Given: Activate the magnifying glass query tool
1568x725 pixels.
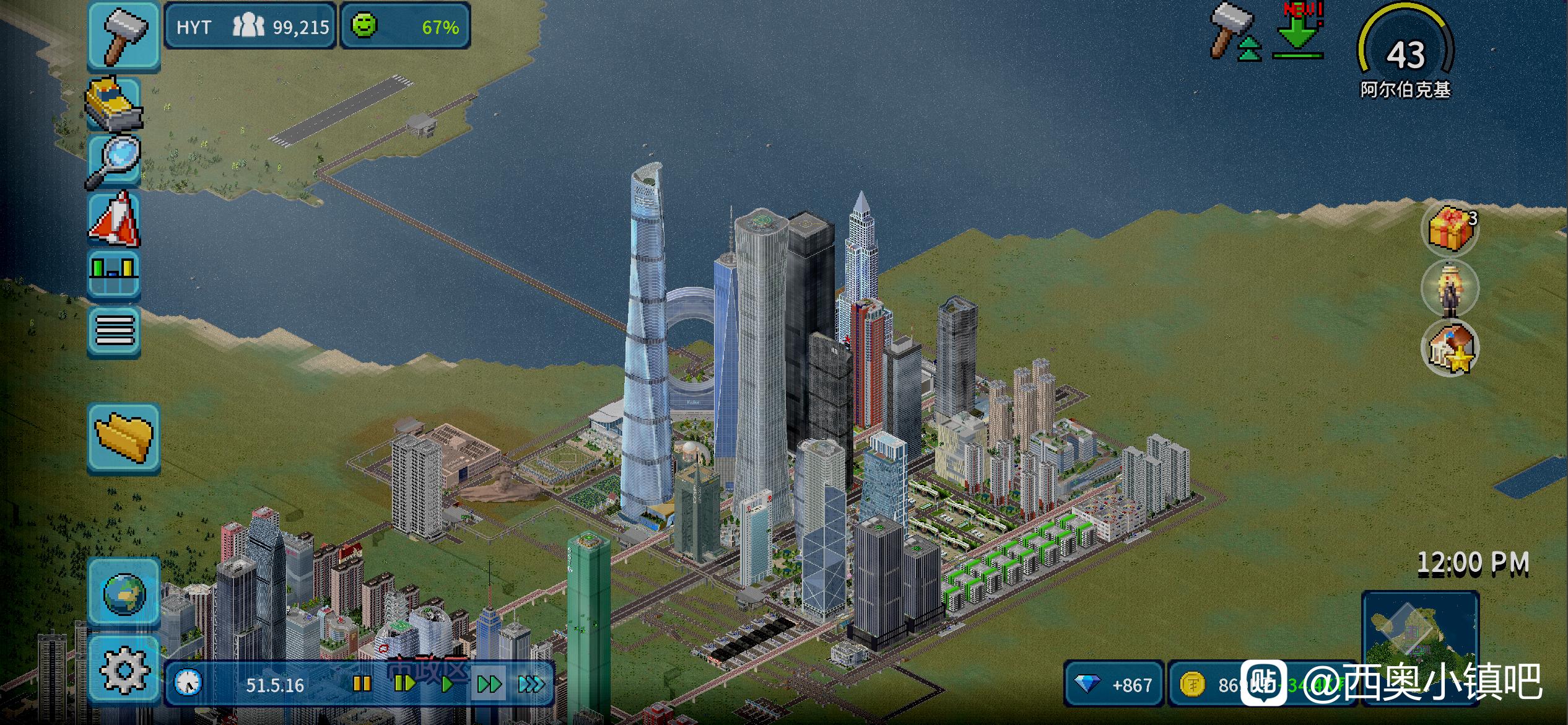Looking at the screenshot, I should (x=114, y=161).
